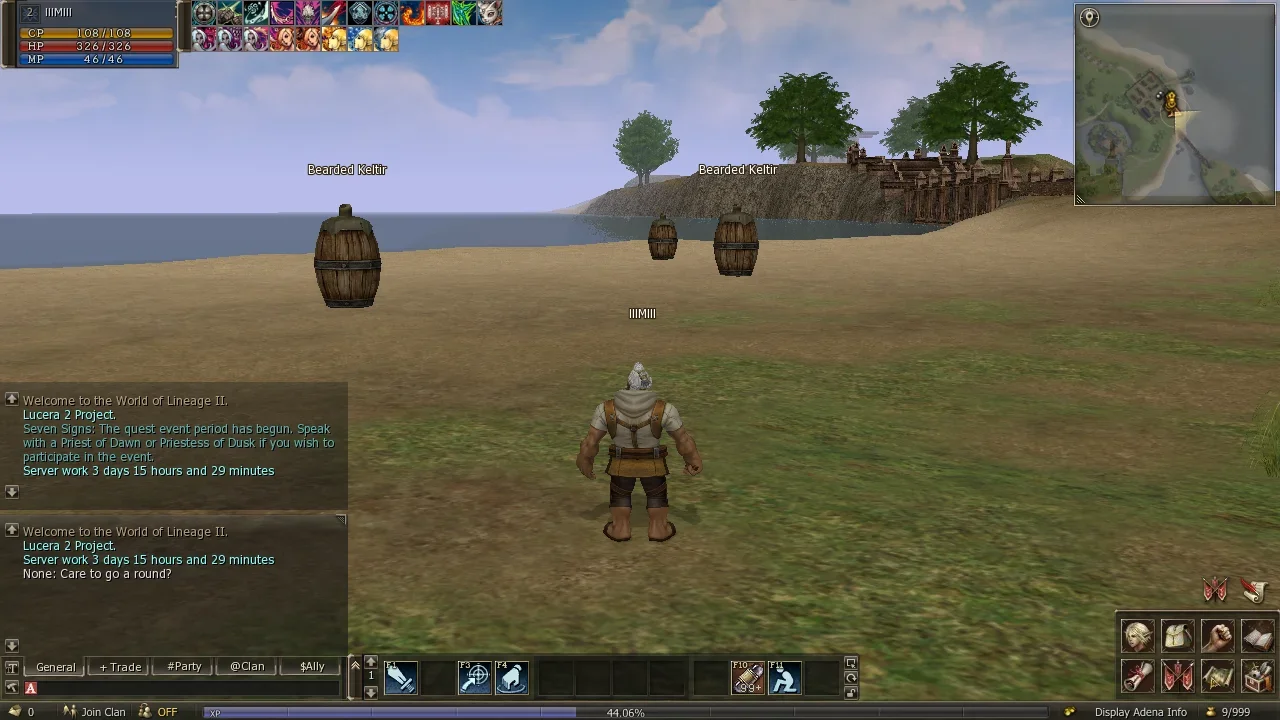Open the world map menu icon

pyautogui.click(x=1217, y=676)
